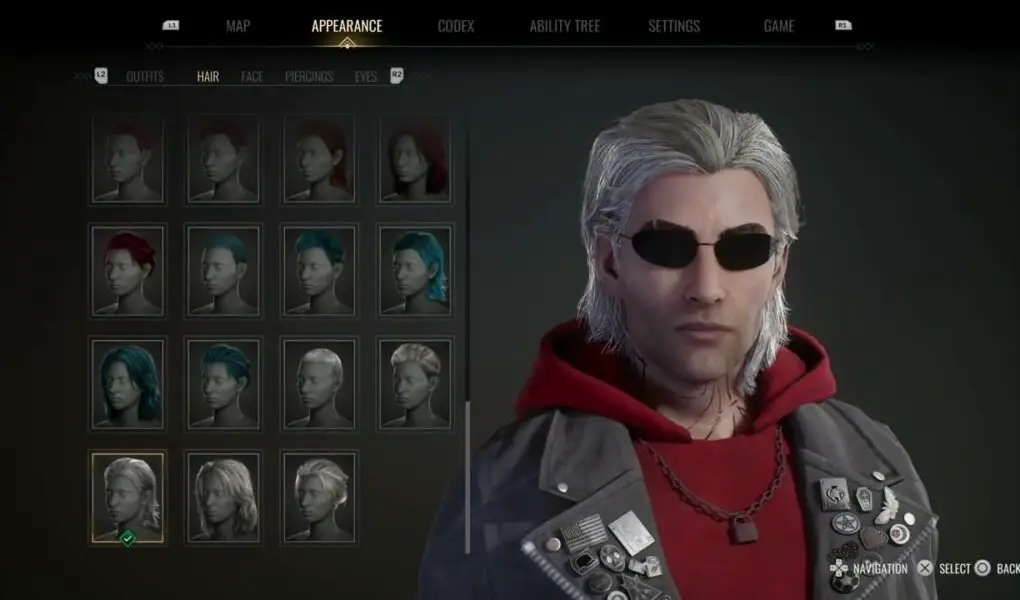Choose the bright red short hairstyle
1020x600 pixels.
pos(127,270)
